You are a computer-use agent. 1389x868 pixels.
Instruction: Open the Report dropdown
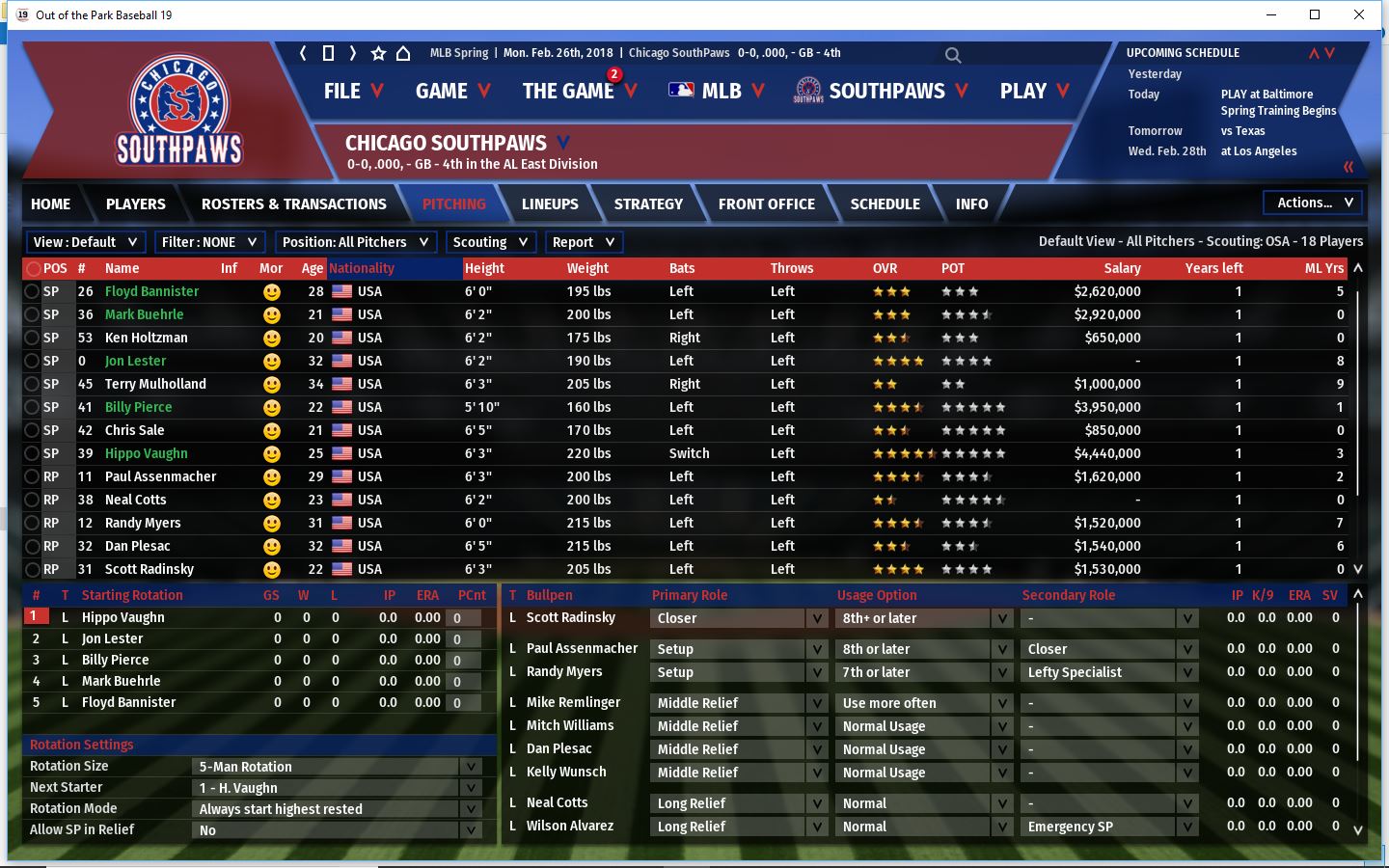tap(583, 242)
